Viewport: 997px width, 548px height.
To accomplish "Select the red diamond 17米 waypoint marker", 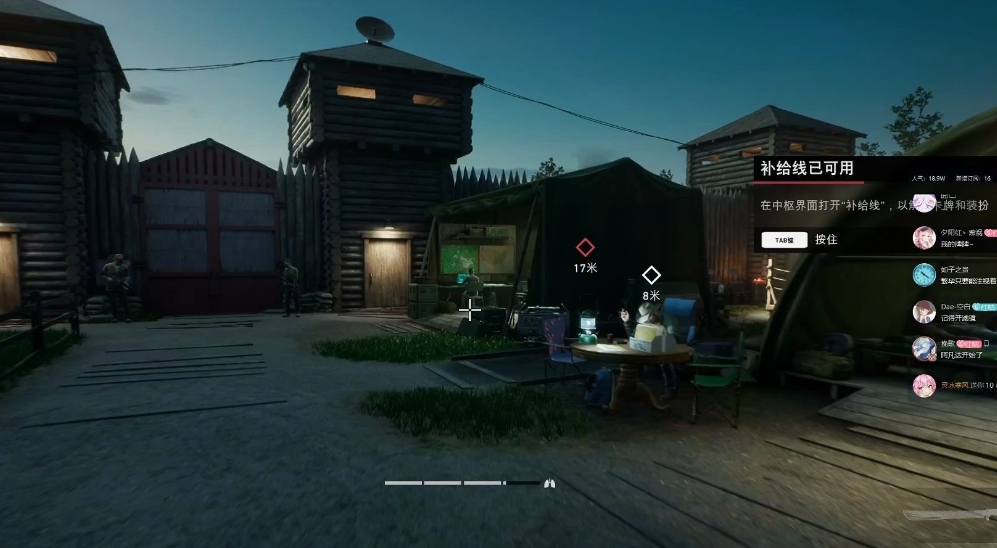I will point(585,247).
